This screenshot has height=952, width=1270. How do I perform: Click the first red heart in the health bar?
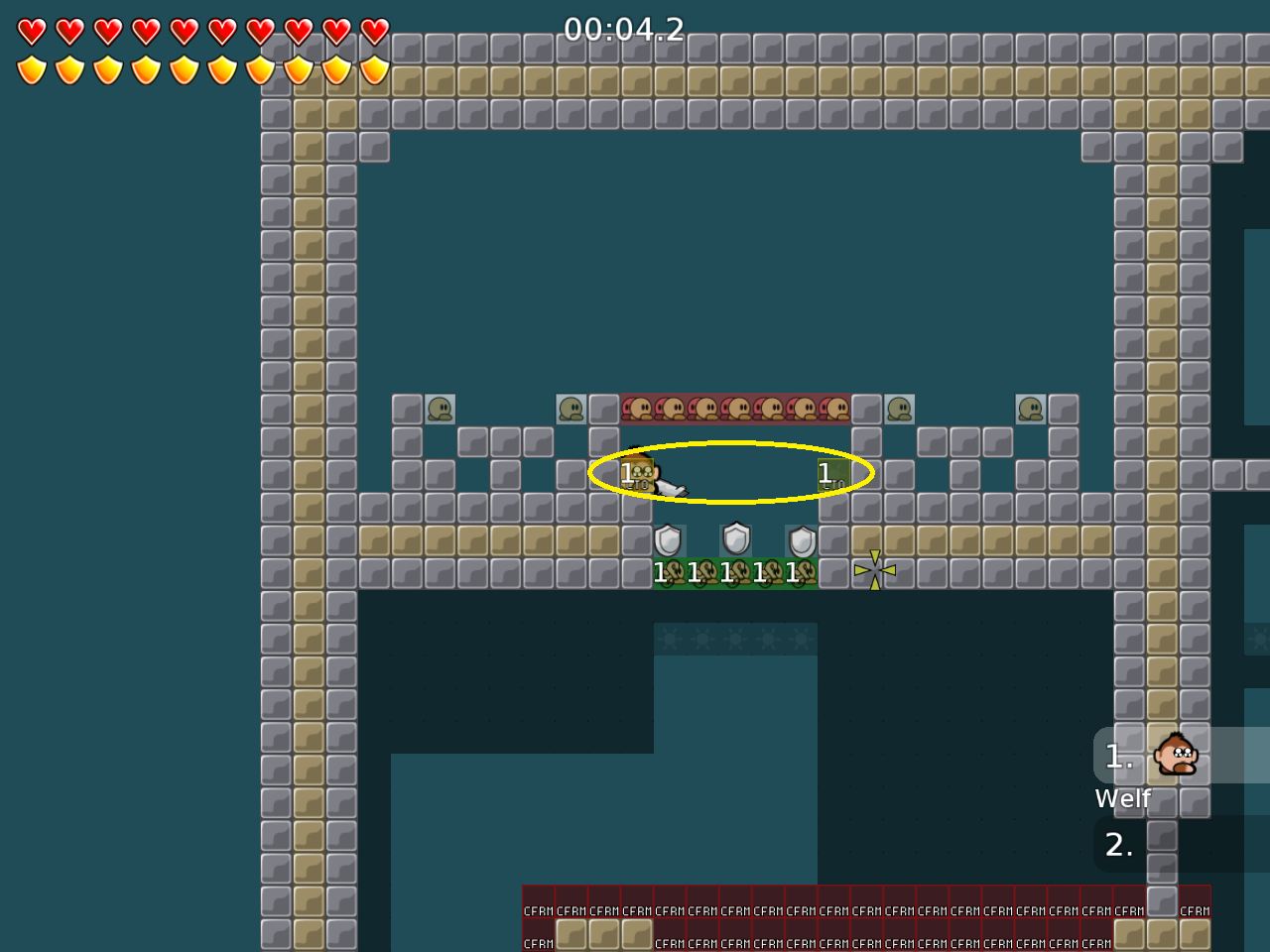(30, 30)
